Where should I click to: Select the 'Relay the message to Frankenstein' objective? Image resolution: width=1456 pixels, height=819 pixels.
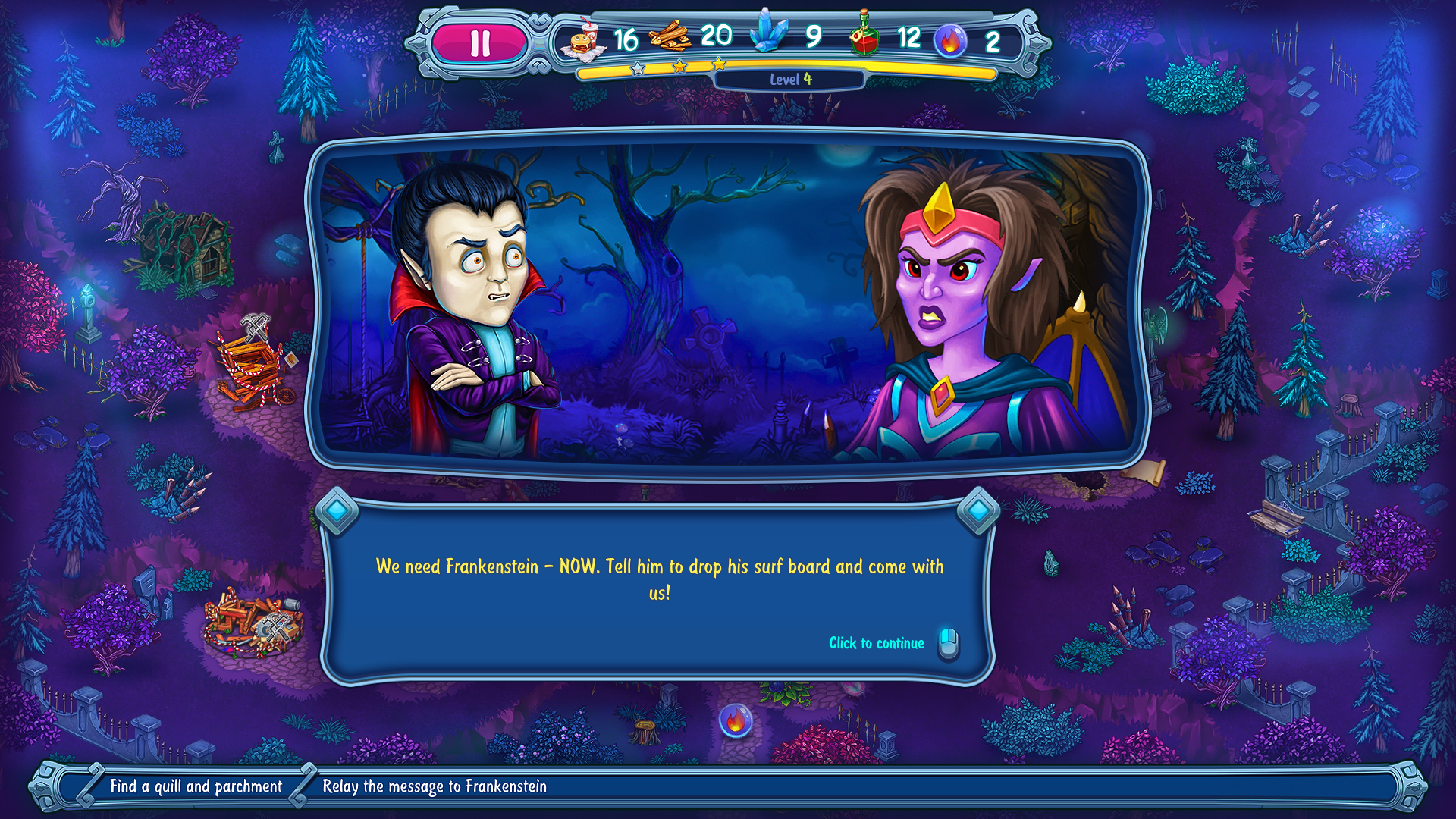[x=434, y=786]
